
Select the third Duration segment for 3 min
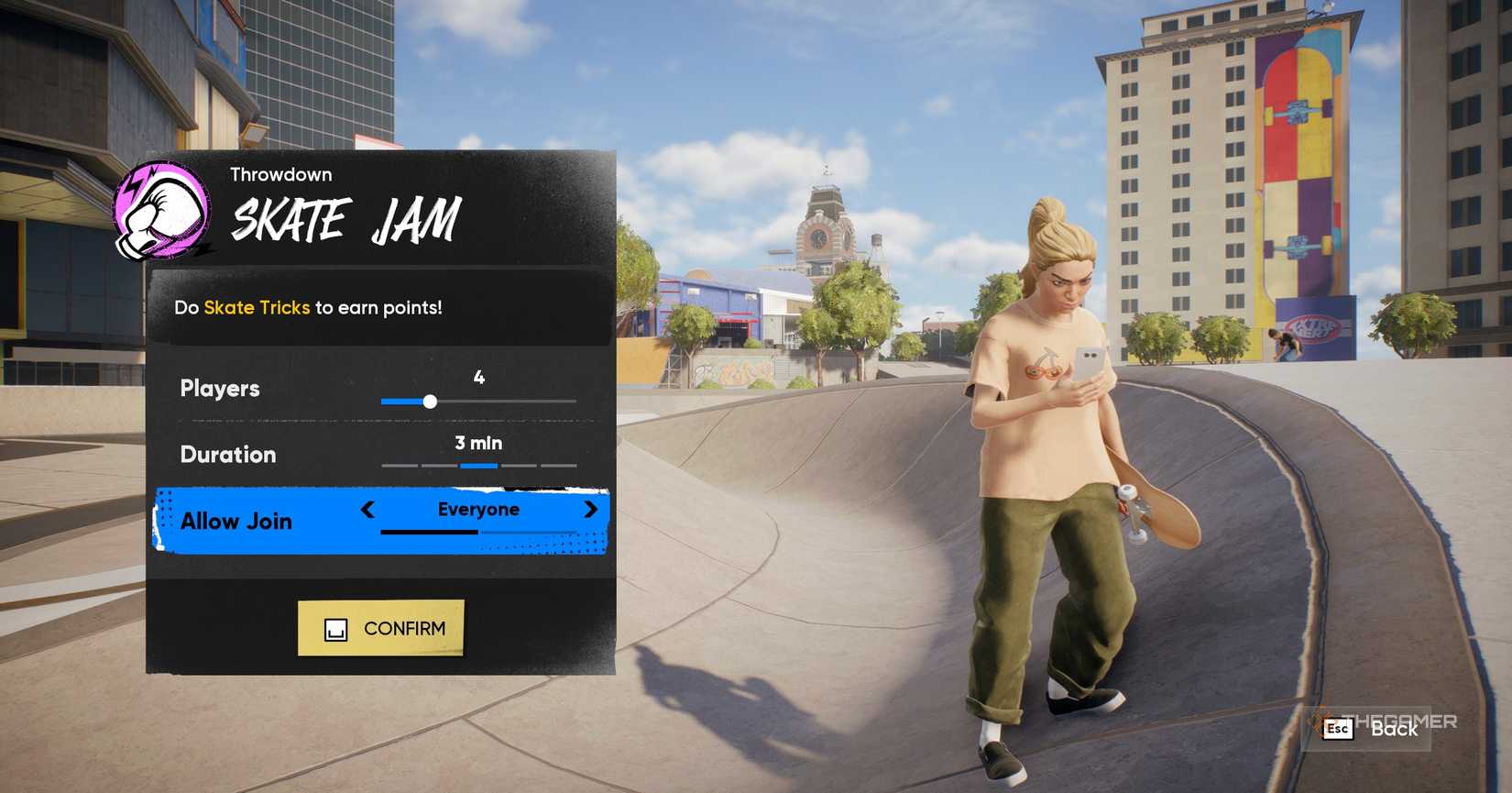(x=478, y=466)
